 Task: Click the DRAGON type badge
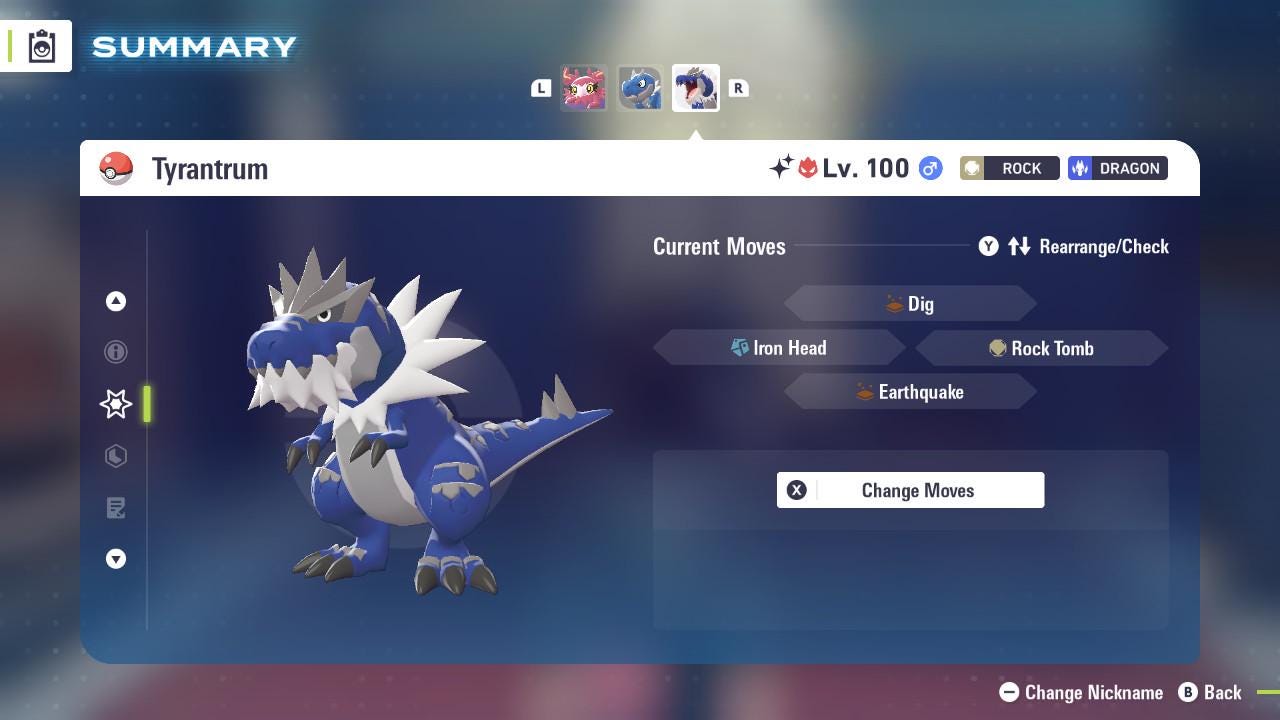(x=1117, y=168)
